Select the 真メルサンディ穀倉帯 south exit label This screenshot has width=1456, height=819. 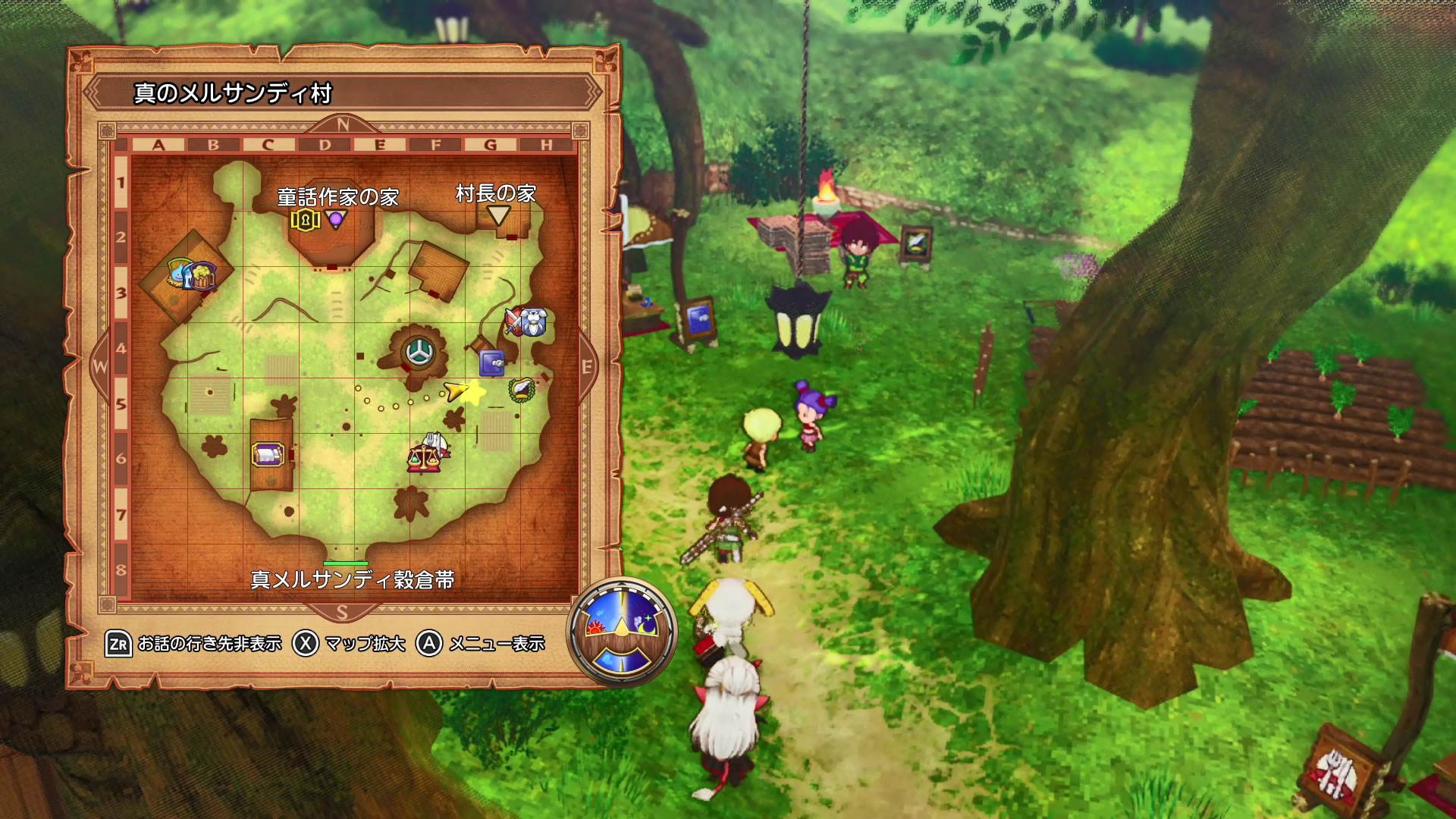tap(353, 580)
